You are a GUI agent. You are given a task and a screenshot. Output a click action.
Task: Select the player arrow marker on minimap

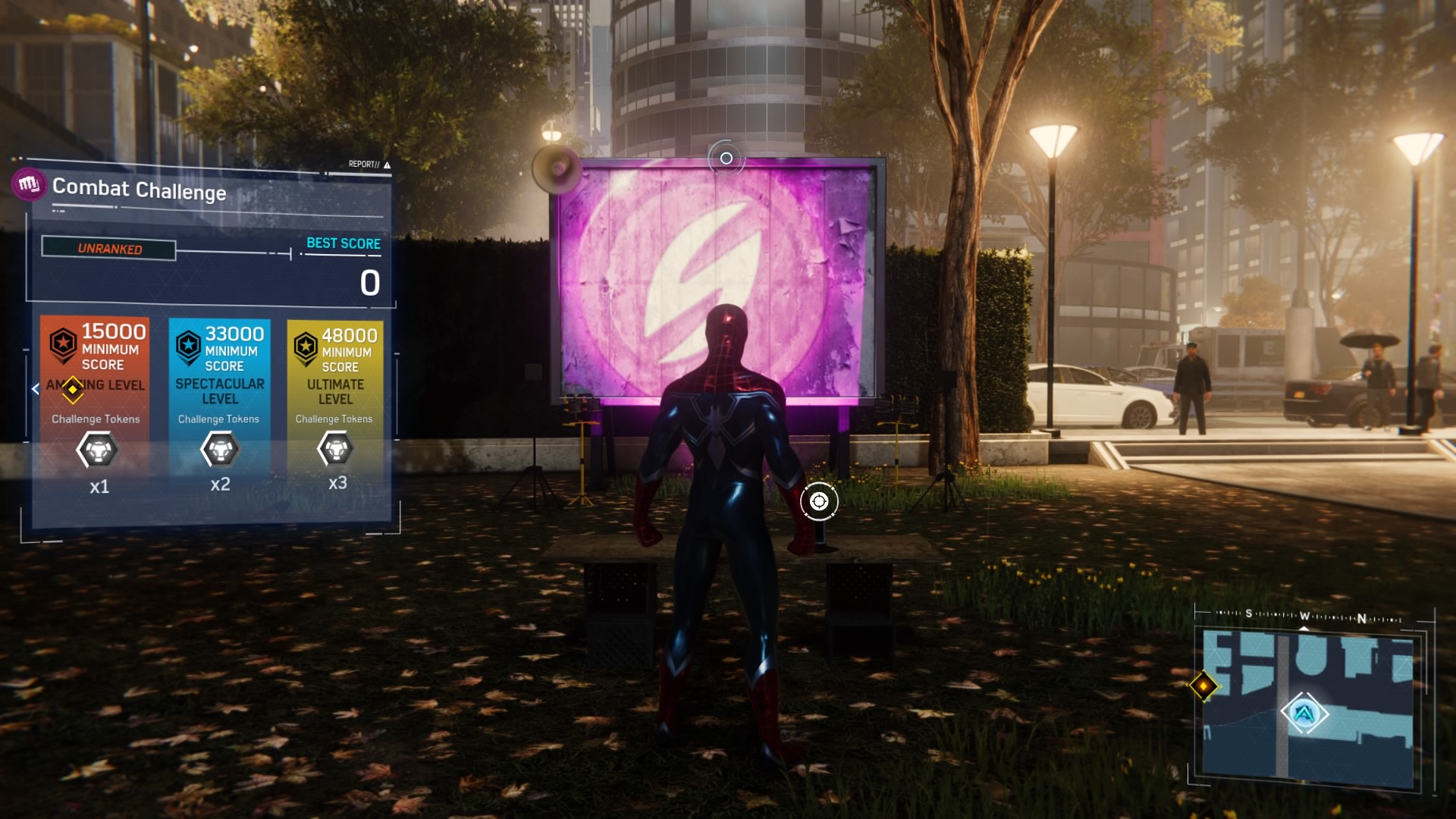coord(1304,713)
